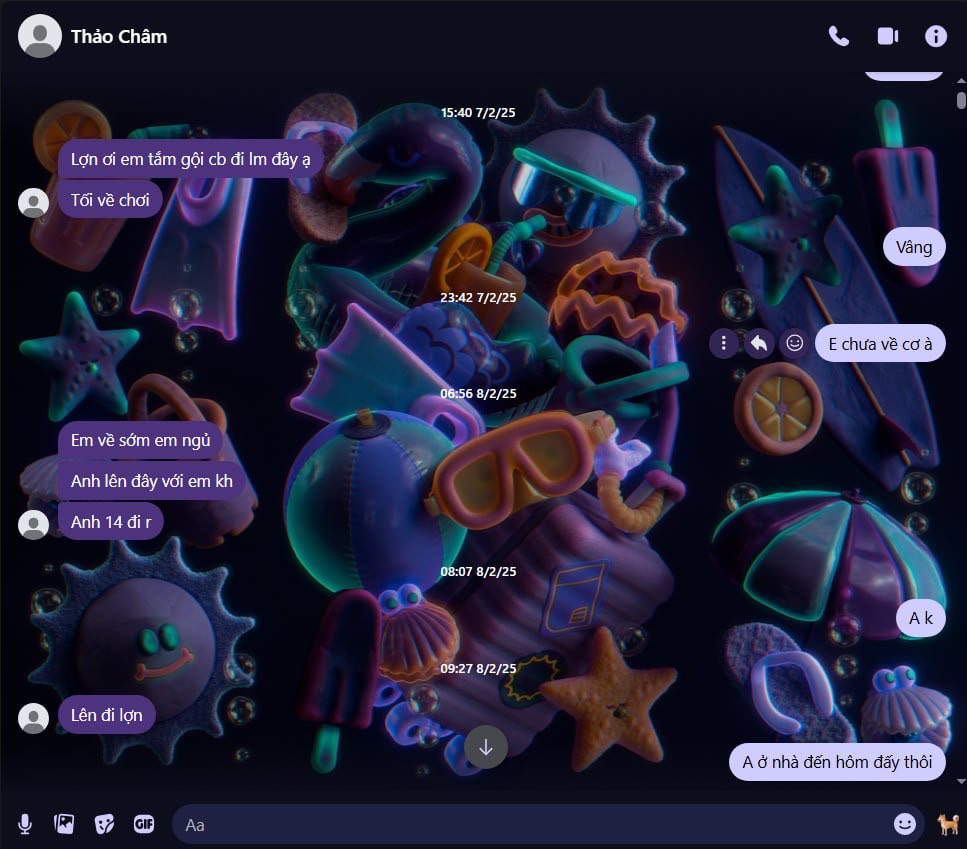Click the "Vâng" message bubble
The height and width of the screenshot is (849, 967).
pos(914,247)
